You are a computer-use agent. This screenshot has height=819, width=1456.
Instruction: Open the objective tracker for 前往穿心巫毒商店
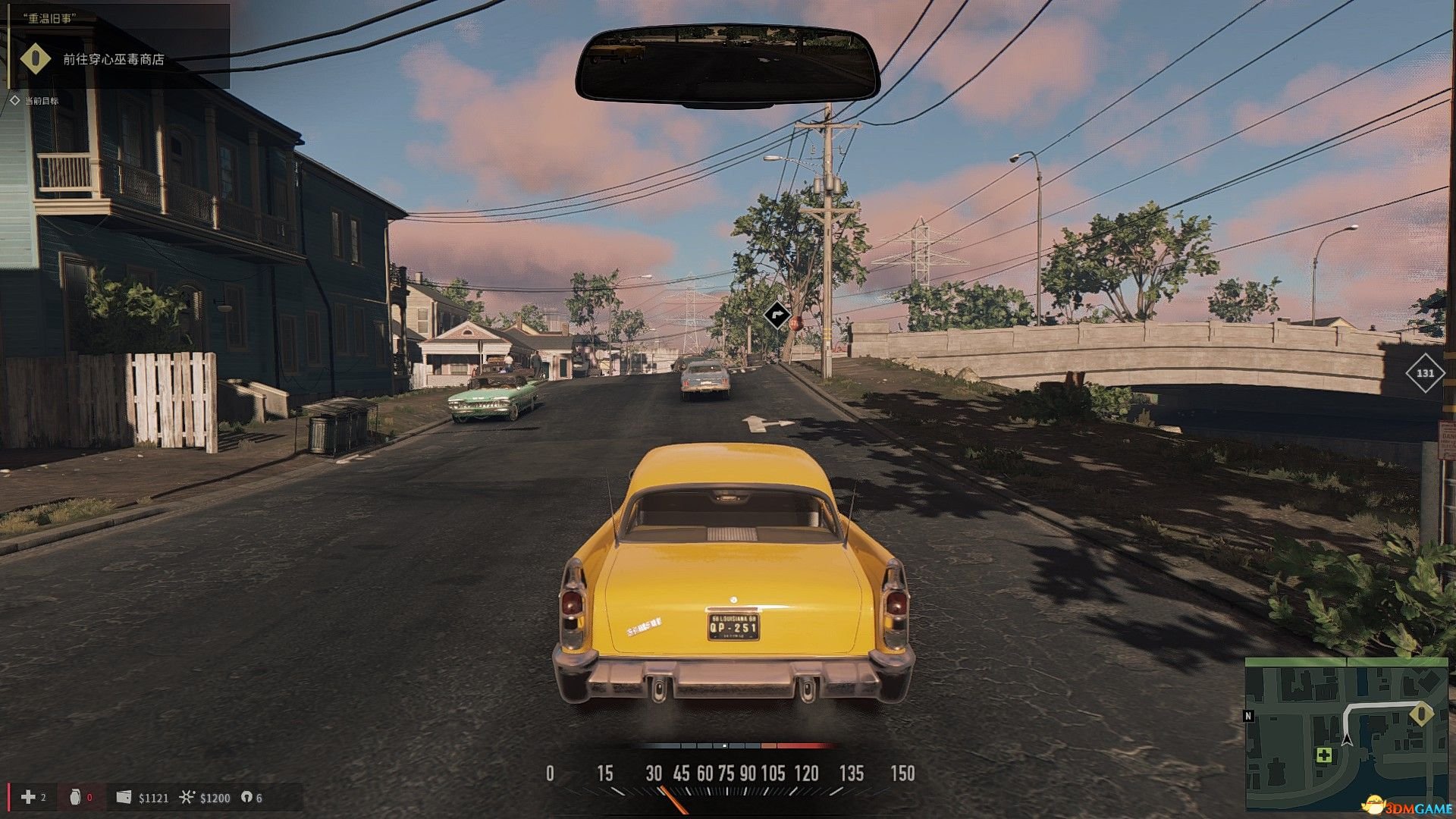pyautogui.click(x=114, y=59)
